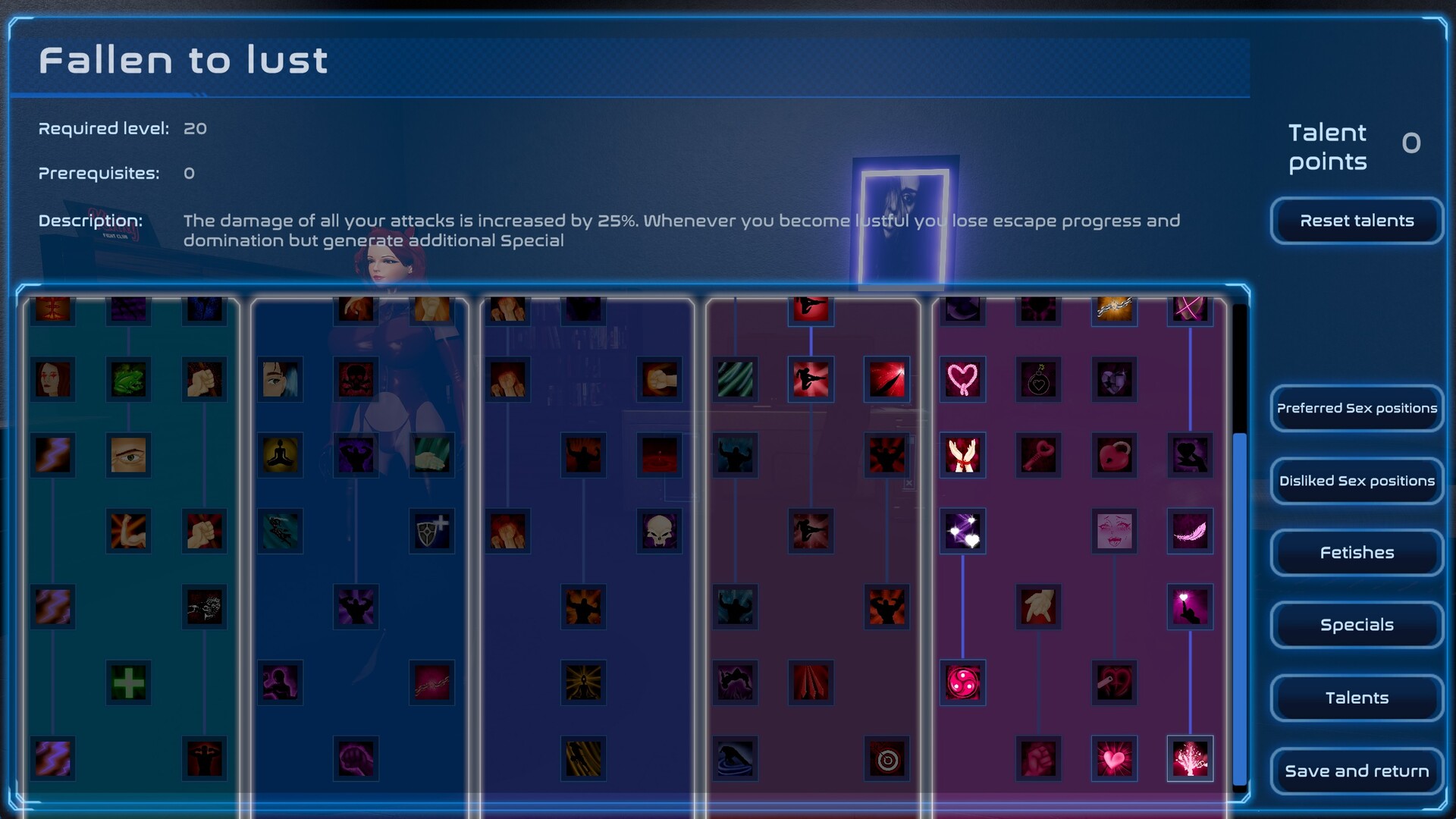Viewport: 1456px width, 819px height.
Task: Select the green frog talent icon
Action: coord(129,380)
